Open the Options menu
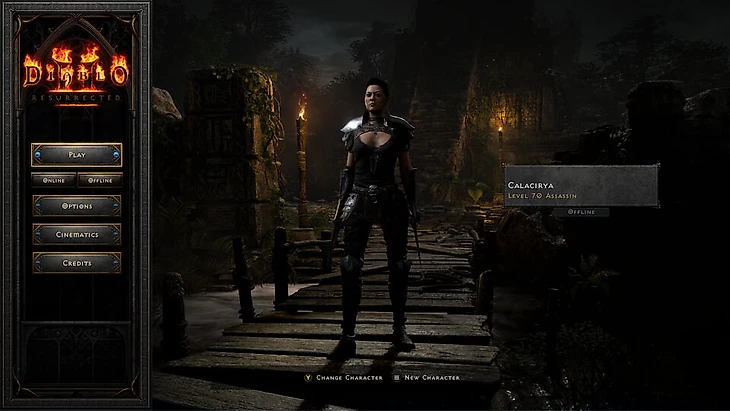 click(77, 206)
